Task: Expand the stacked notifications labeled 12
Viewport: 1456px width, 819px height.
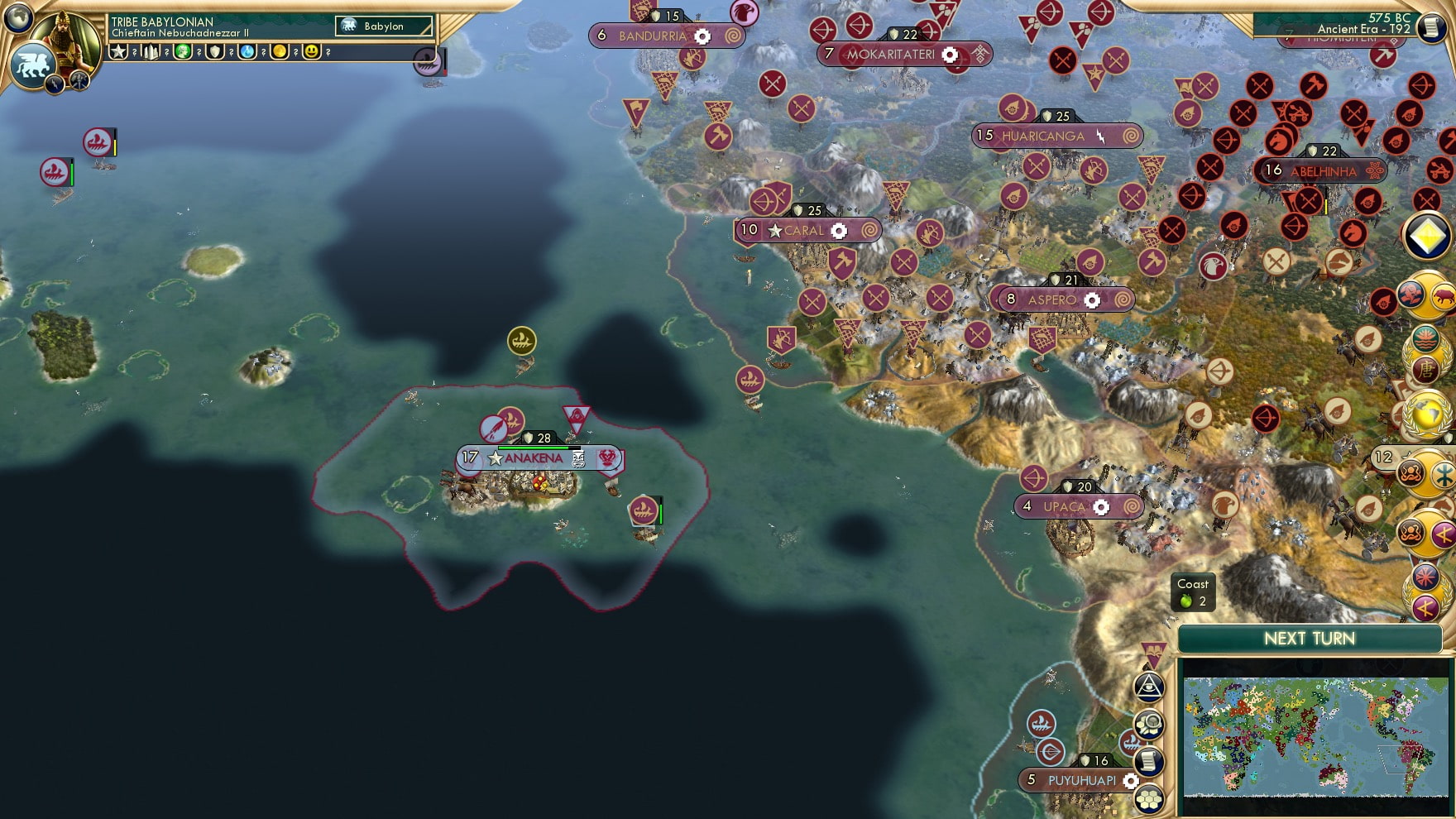Action: [1383, 457]
